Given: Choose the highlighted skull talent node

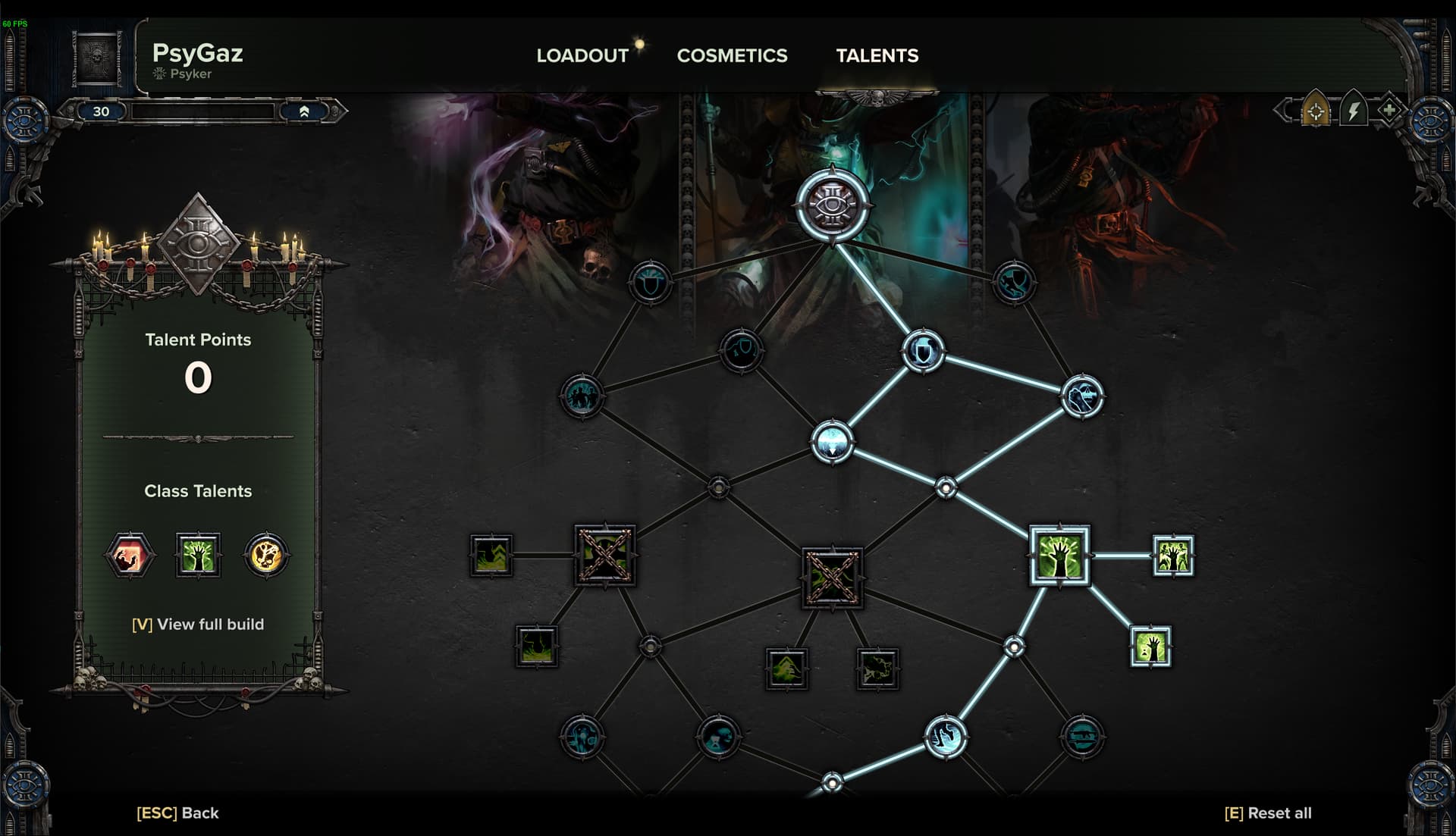Looking at the screenshot, I should pyautogui.click(x=1082, y=396).
